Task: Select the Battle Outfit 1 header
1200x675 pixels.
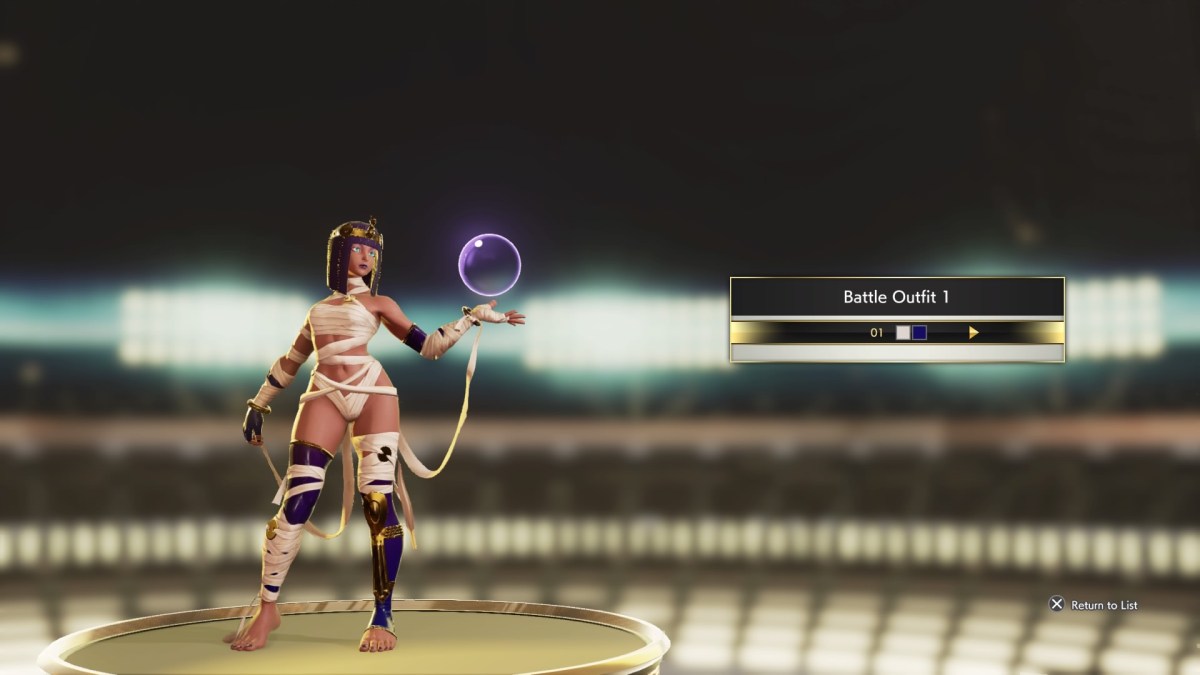Action: pyautogui.click(x=896, y=297)
